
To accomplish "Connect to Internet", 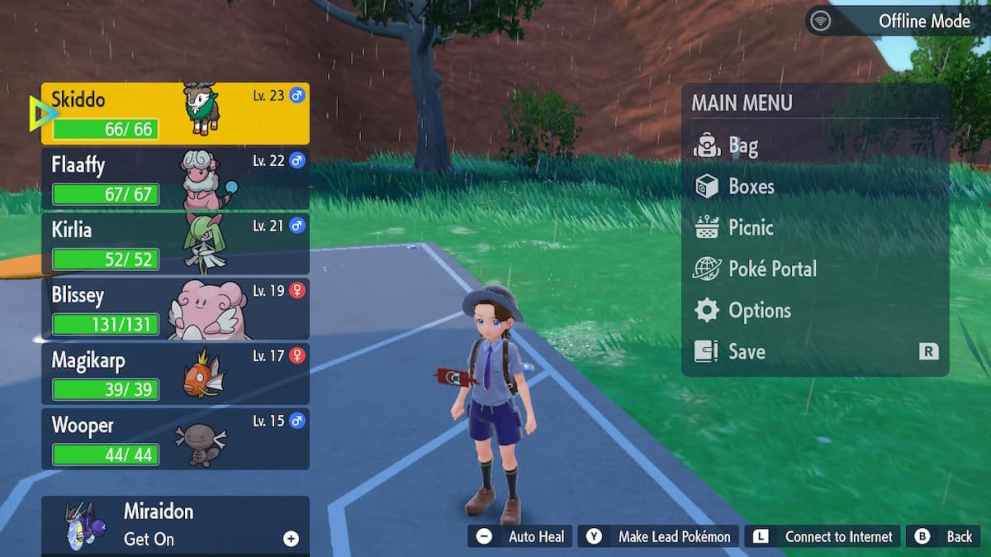I will 824,537.
